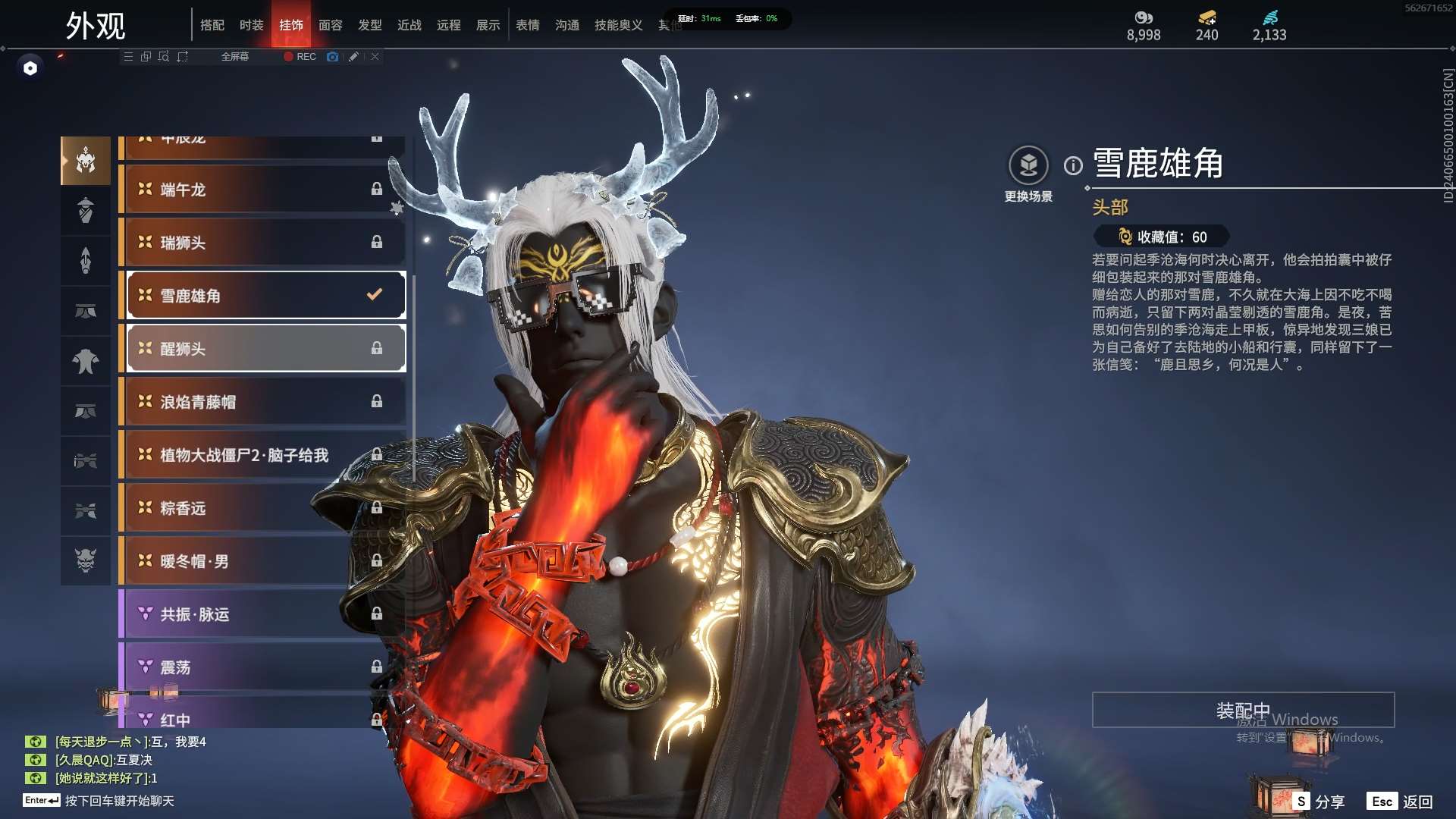This screenshot has width=1456, height=819.
Task: Go to the 发型 tab
Action: (x=369, y=25)
